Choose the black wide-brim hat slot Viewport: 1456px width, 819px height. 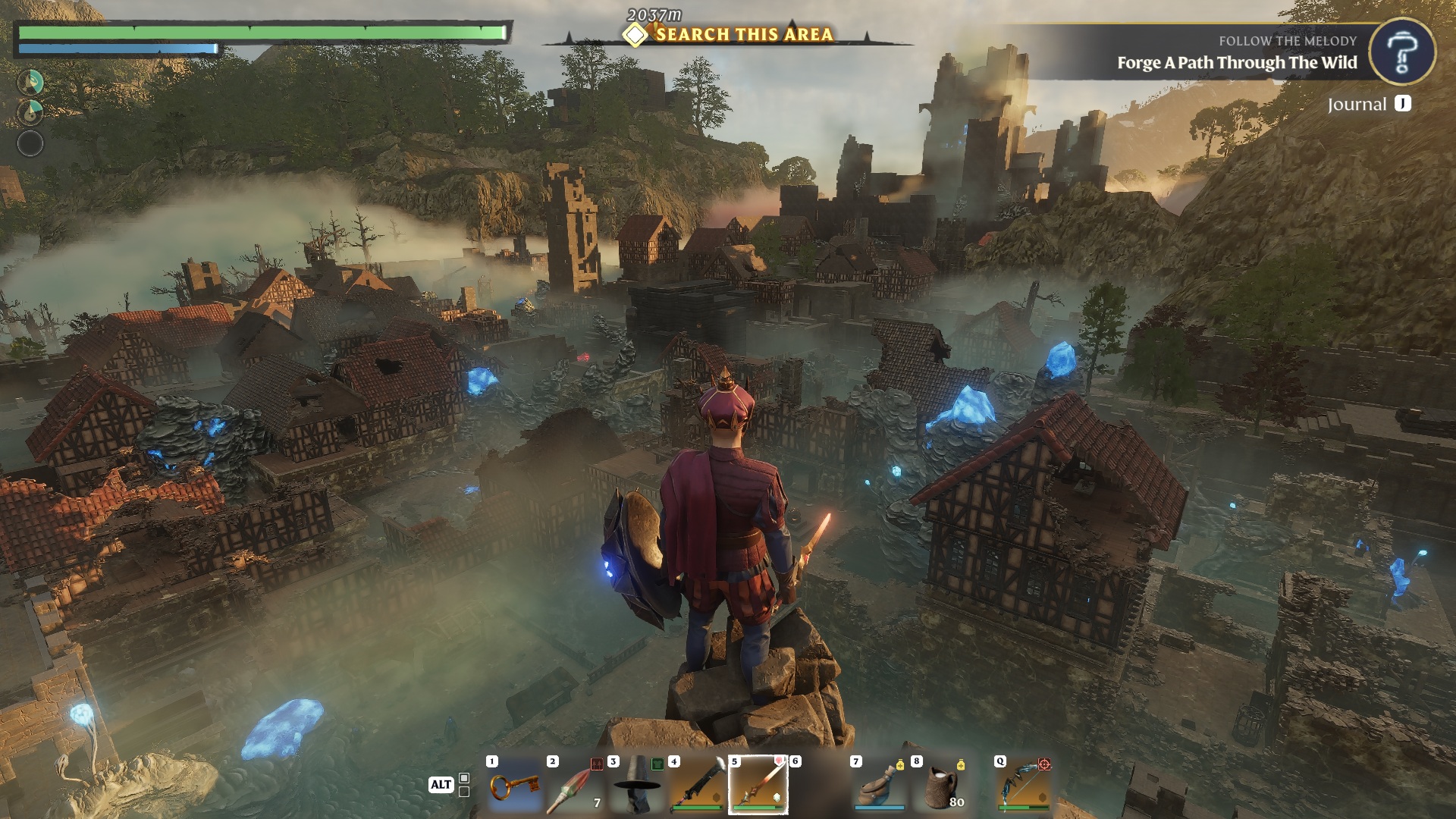pyautogui.click(x=636, y=786)
